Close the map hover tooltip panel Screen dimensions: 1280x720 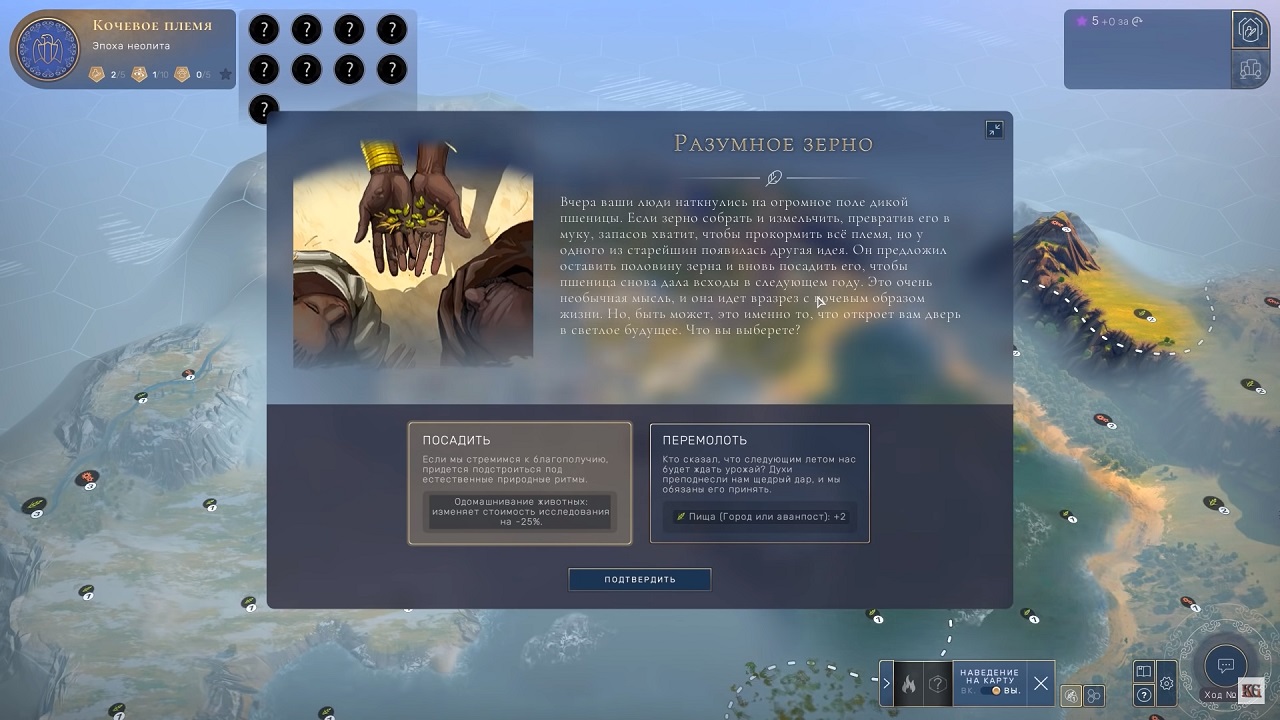(1041, 684)
